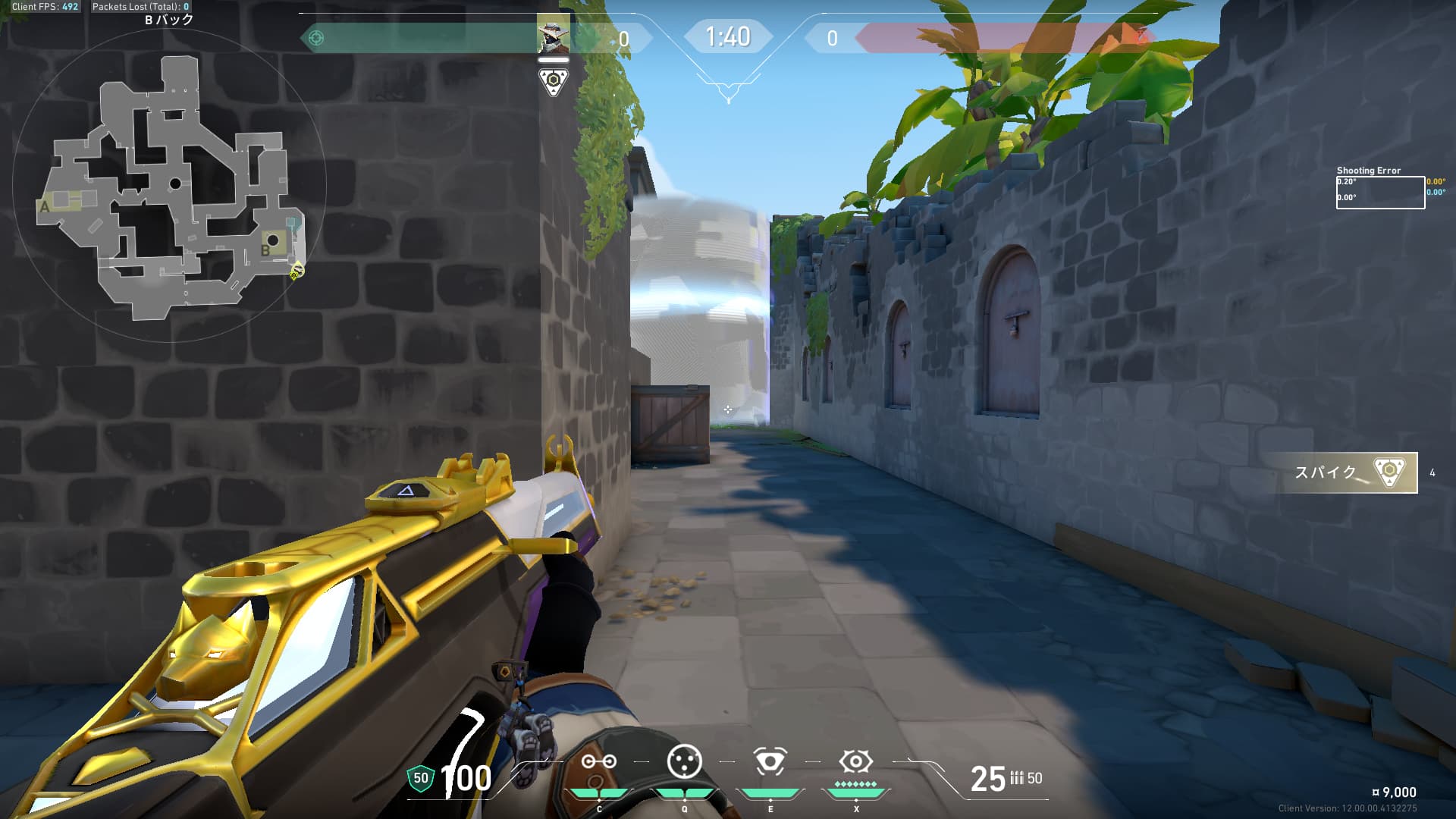Image resolution: width=1456 pixels, height=819 pixels.
Task: Select the Trapwire ability icon
Action: coord(598,762)
